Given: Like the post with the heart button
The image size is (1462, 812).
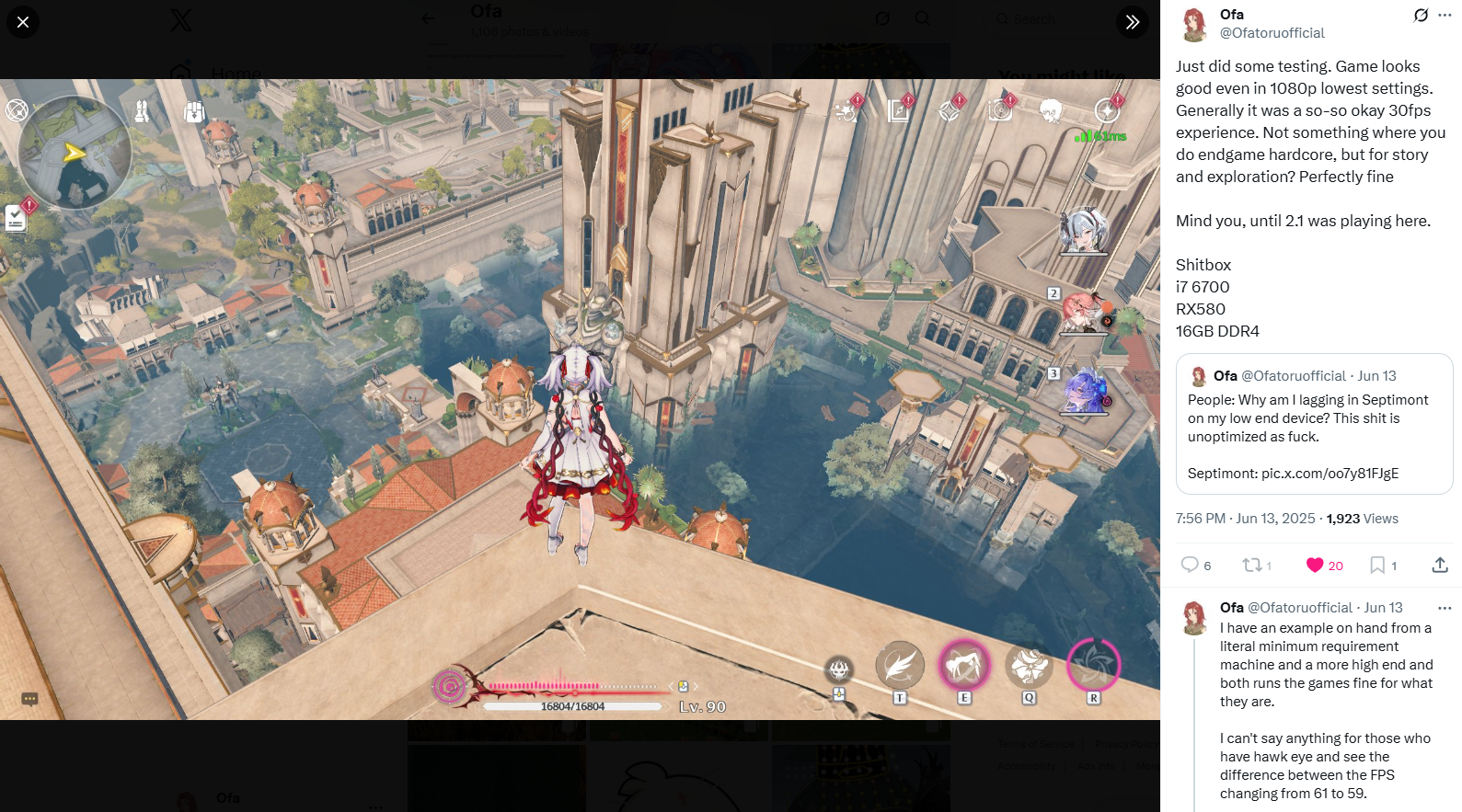Looking at the screenshot, I should click(x=1315, y=566).
